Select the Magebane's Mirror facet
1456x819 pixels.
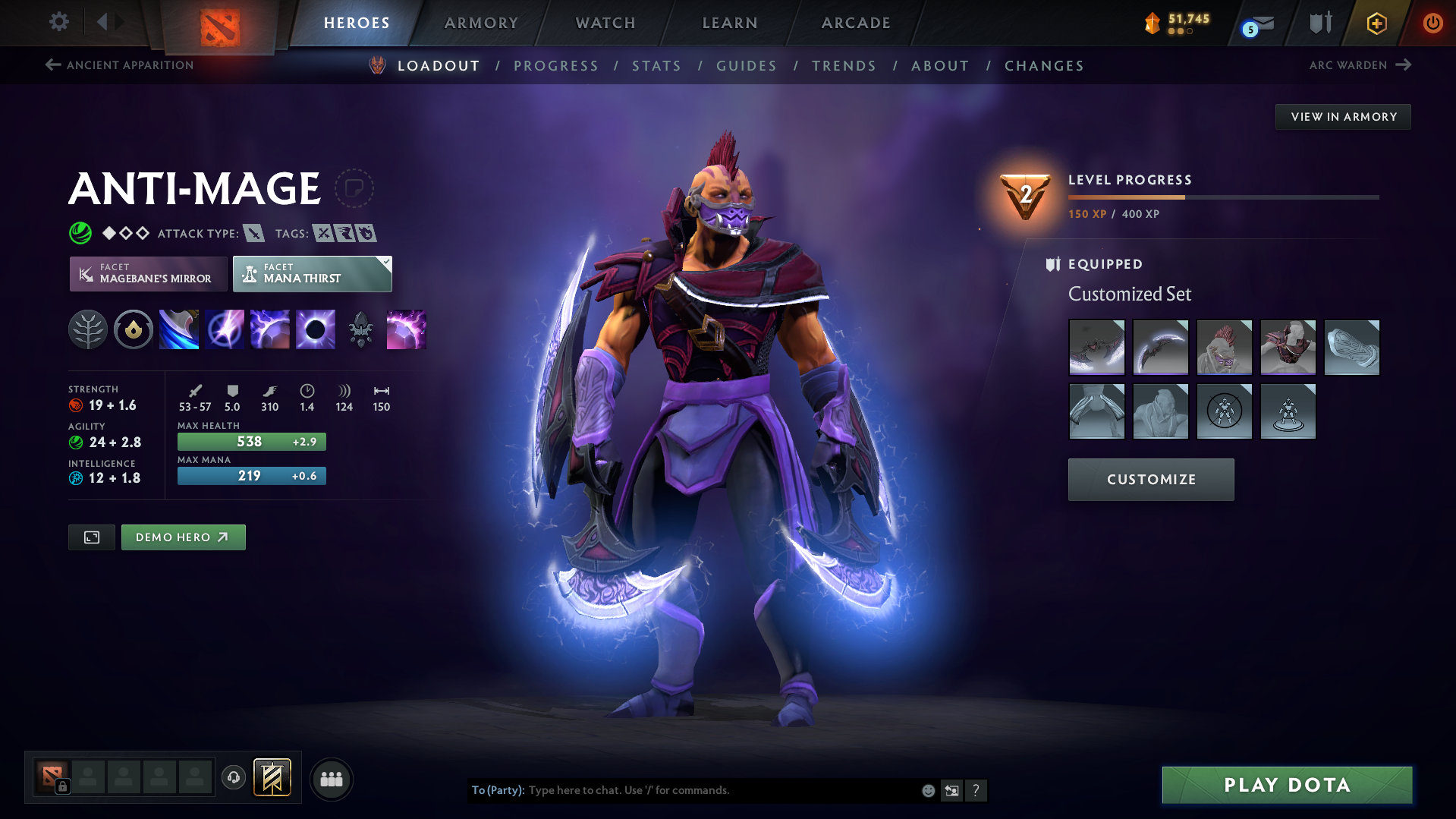[149, 274]
